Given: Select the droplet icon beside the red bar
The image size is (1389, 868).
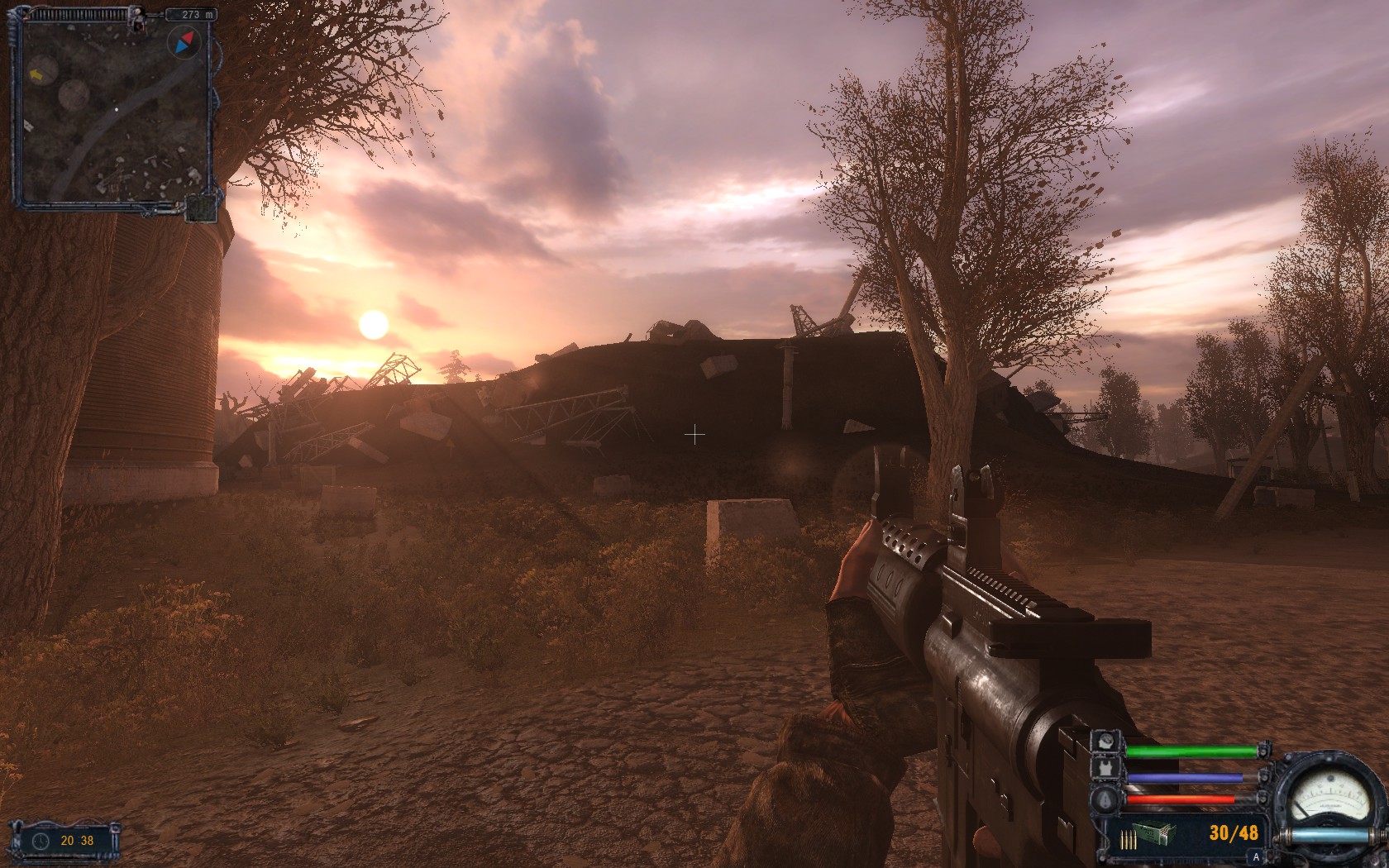Looking at the screenshot, I should (1107, 799).
